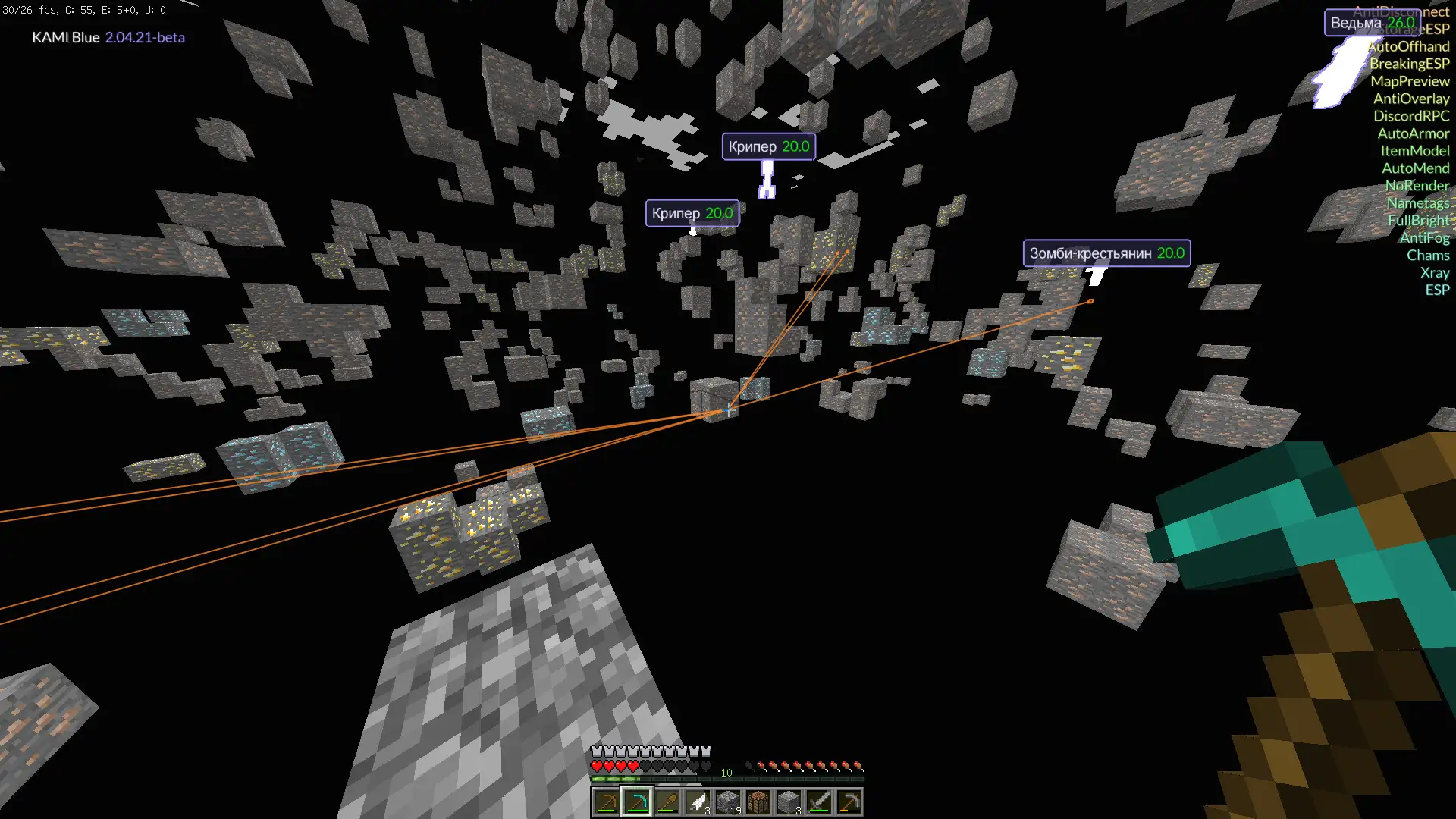The image size is (1456, 819).
Task: Choose the wooden shovel in the hotbar
Action: [667, 802]
